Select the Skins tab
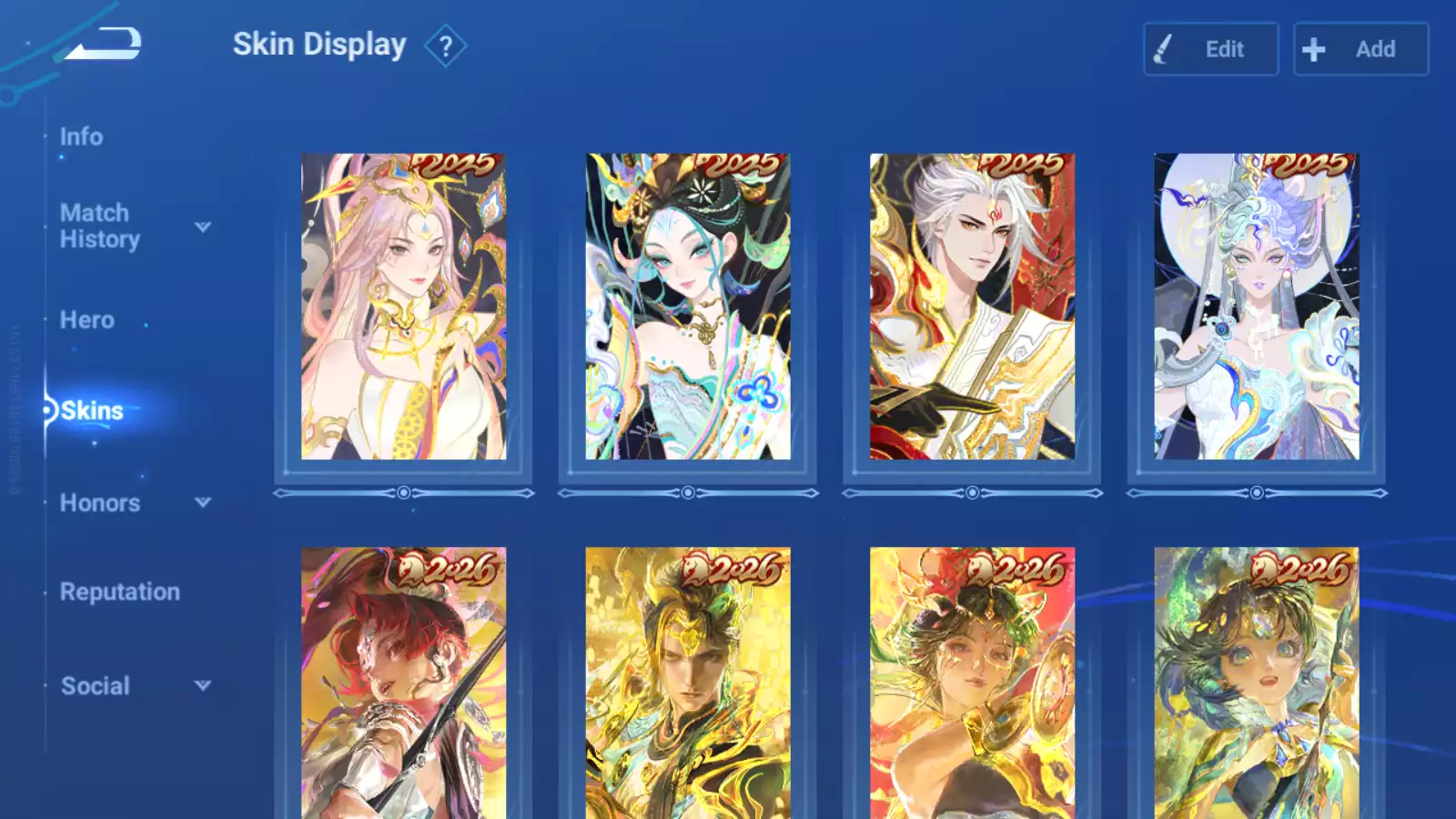1456x819 pixels. 91,411
